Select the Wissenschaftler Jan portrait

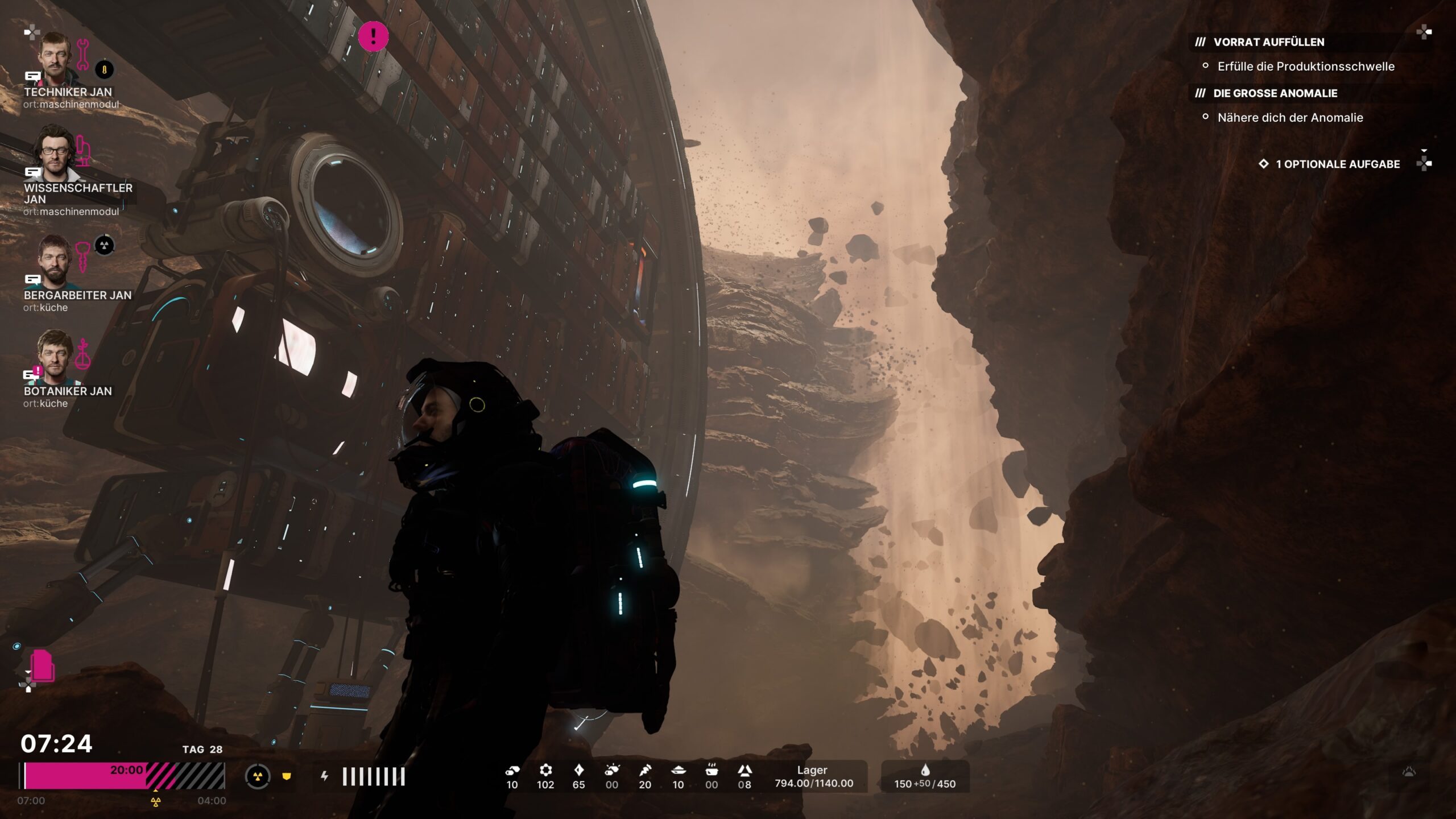coord(55,154)
